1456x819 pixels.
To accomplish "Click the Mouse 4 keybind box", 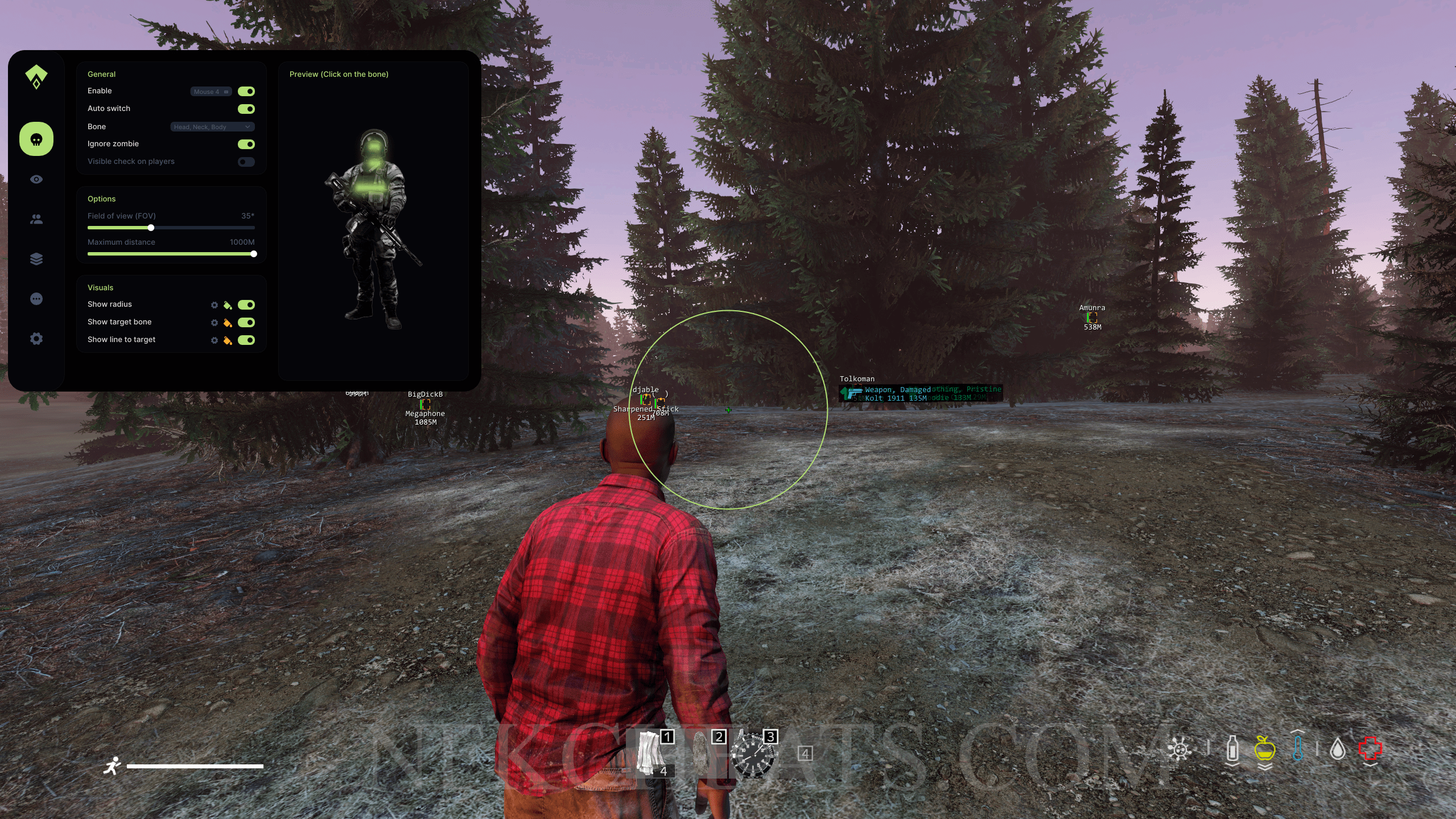I will tap(211, 92).
